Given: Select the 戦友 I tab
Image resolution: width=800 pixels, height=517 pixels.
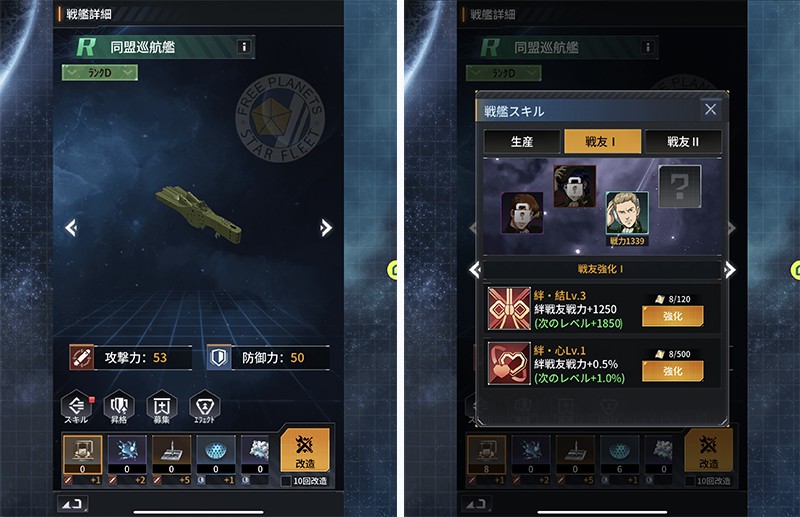Looking at the screenshot, I should 602,141.
